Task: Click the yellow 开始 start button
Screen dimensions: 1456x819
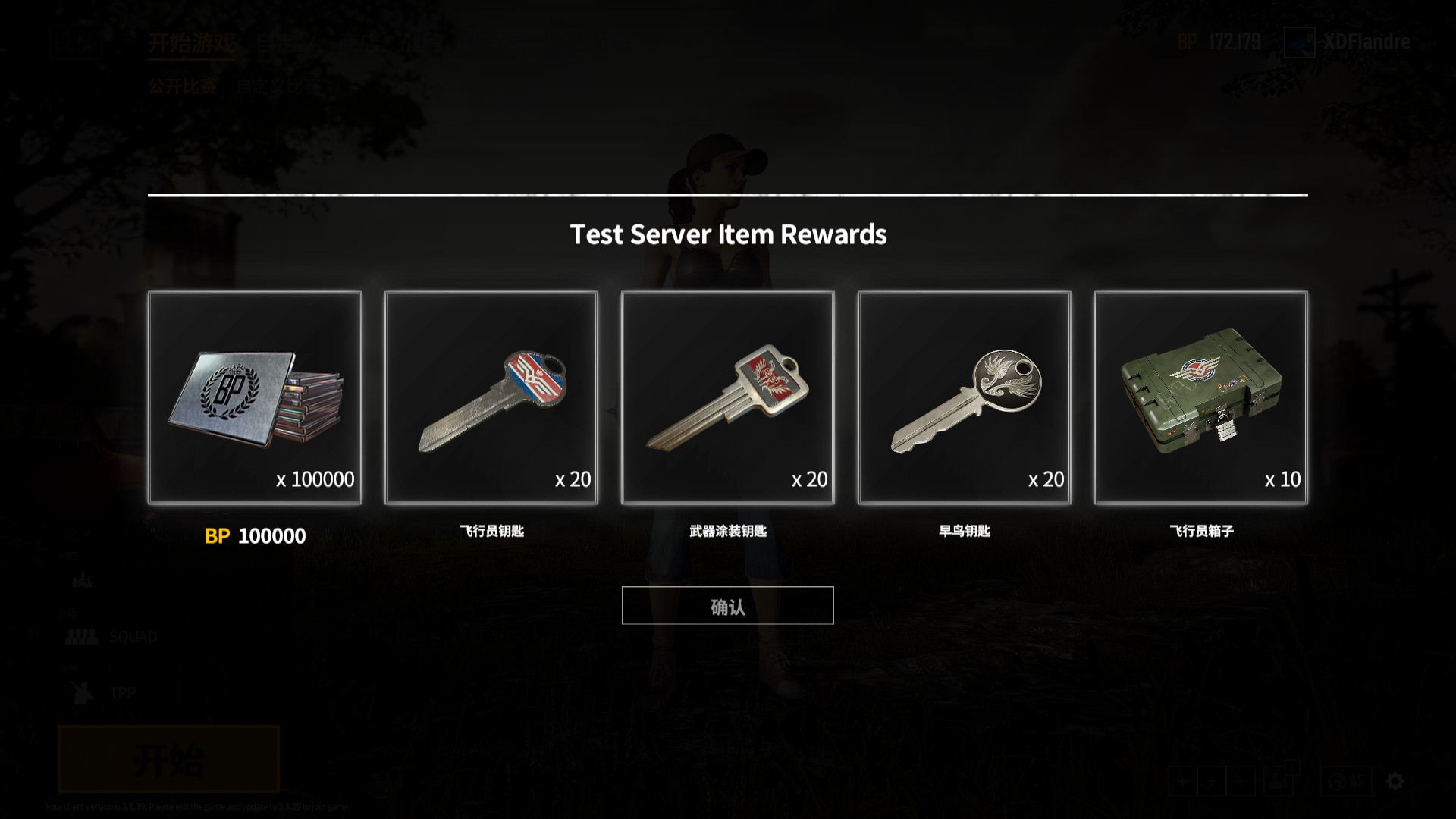Action: [168, 759]
